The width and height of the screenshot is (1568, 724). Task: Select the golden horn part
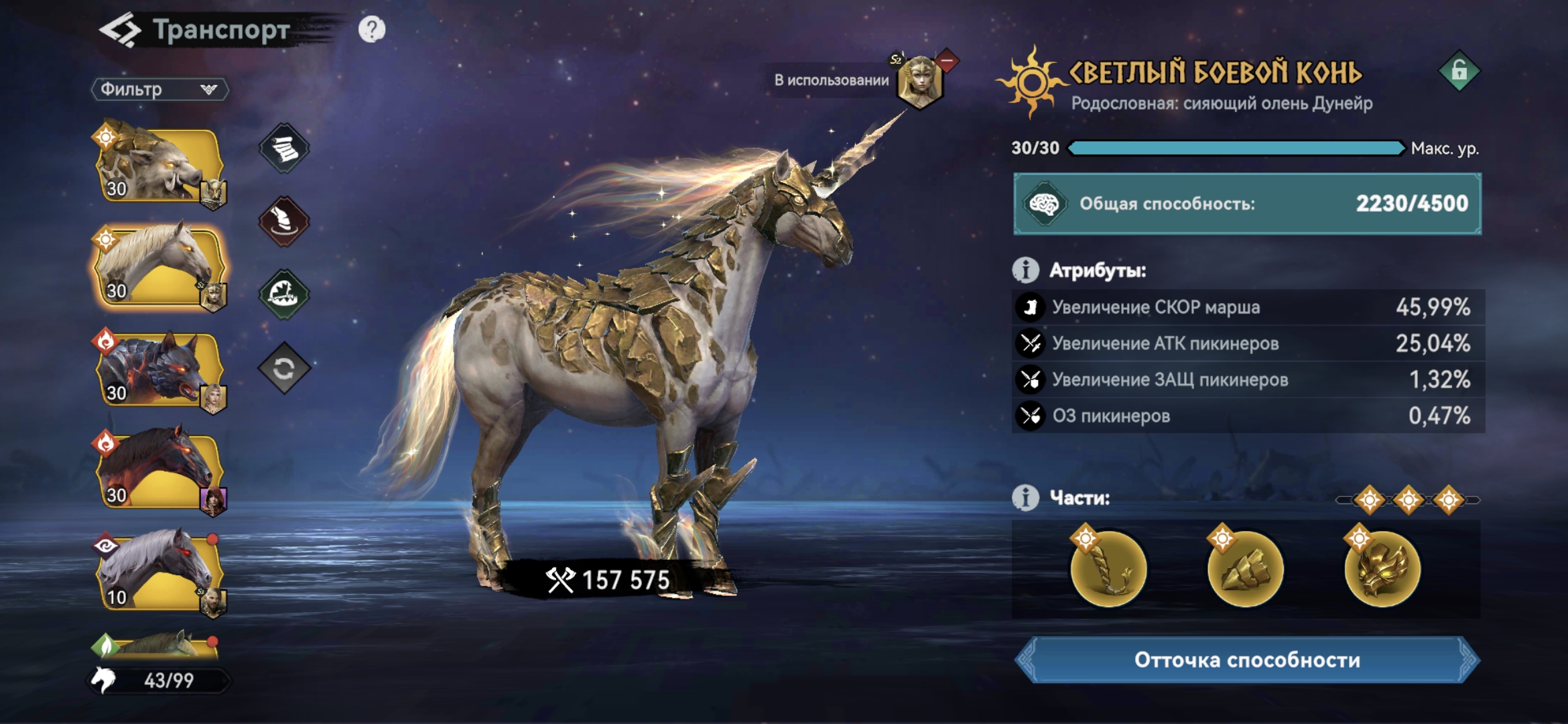(x=1109, y=569)
